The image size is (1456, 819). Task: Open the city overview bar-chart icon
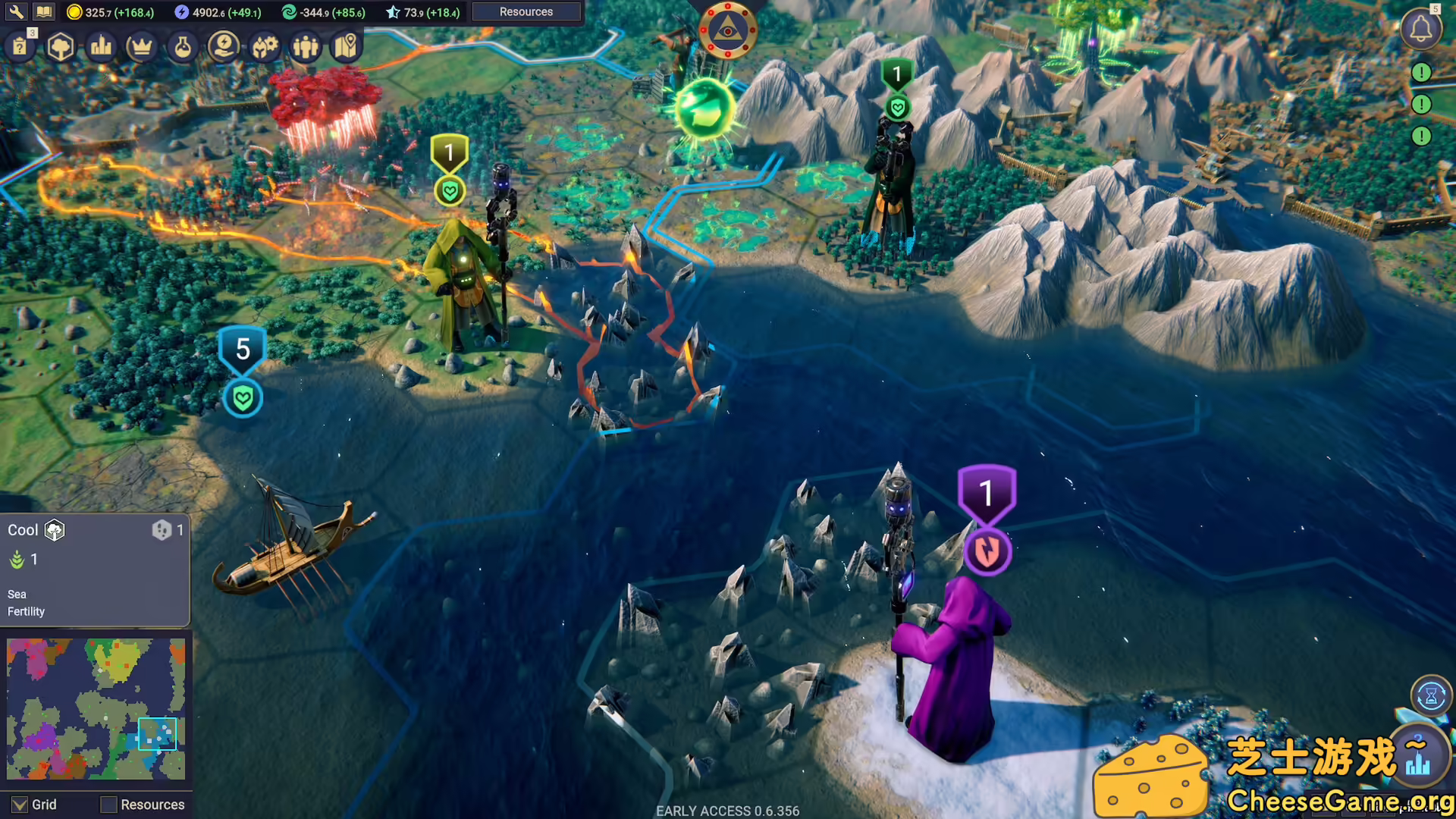(100, 45)
